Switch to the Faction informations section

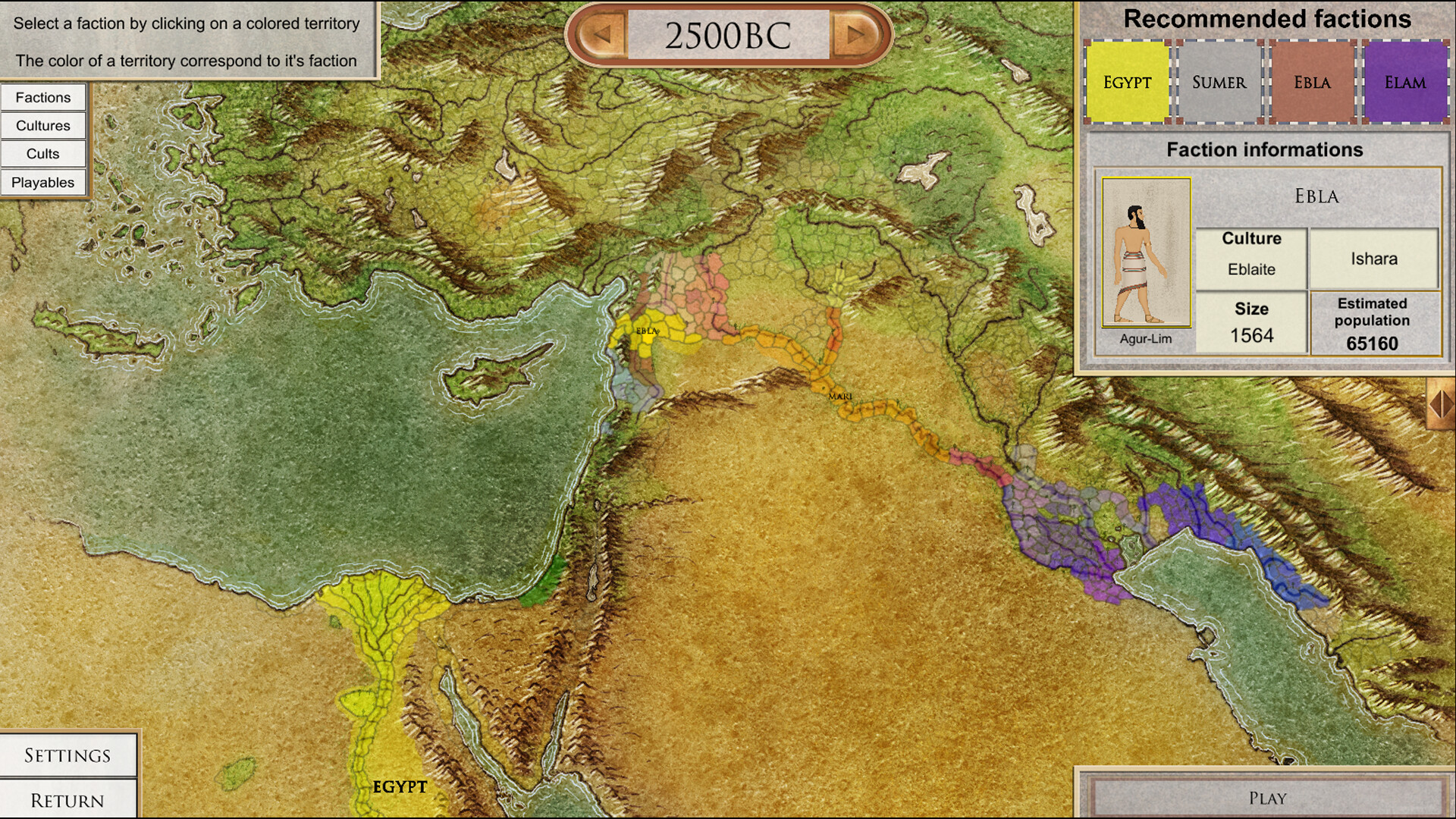1265,149
